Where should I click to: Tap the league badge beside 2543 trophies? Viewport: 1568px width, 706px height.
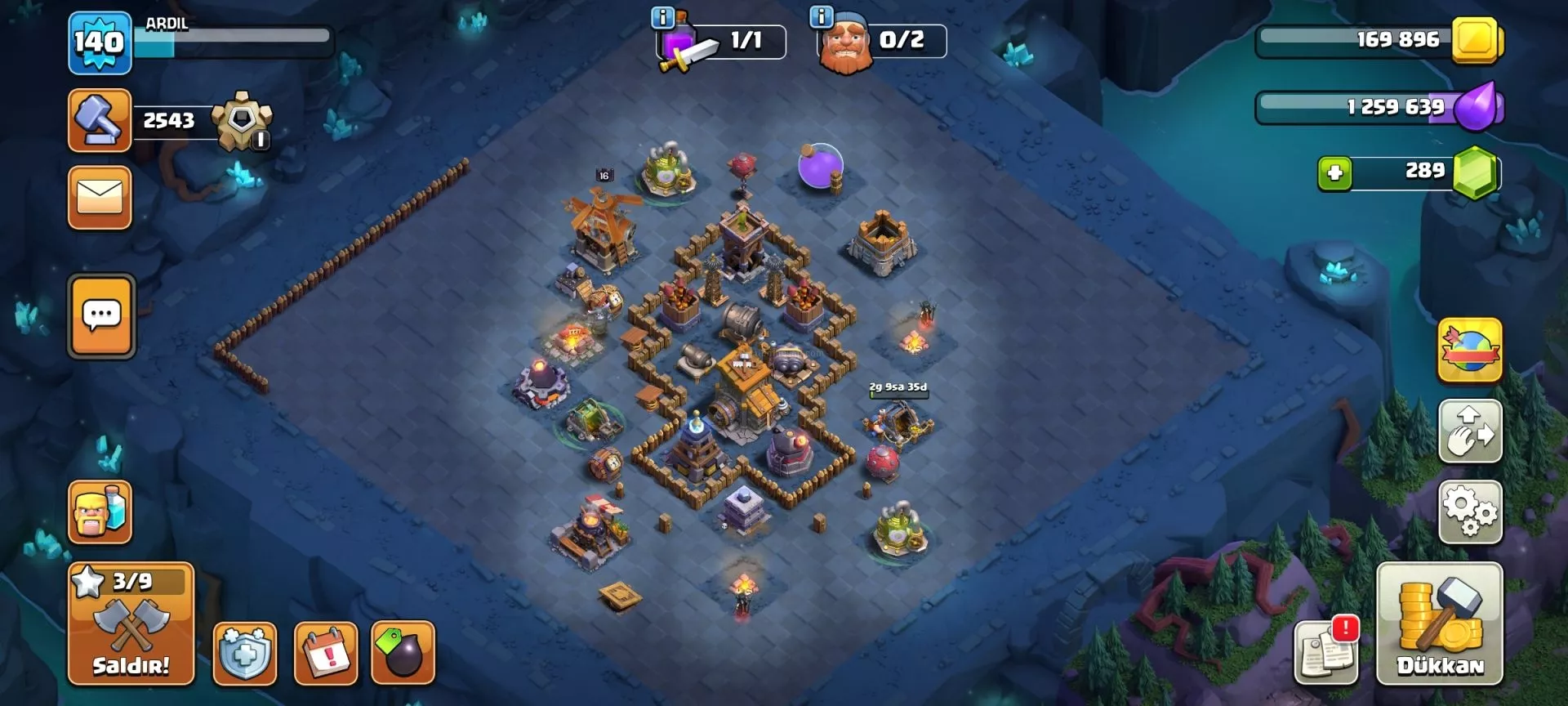[x=242, y=122]
